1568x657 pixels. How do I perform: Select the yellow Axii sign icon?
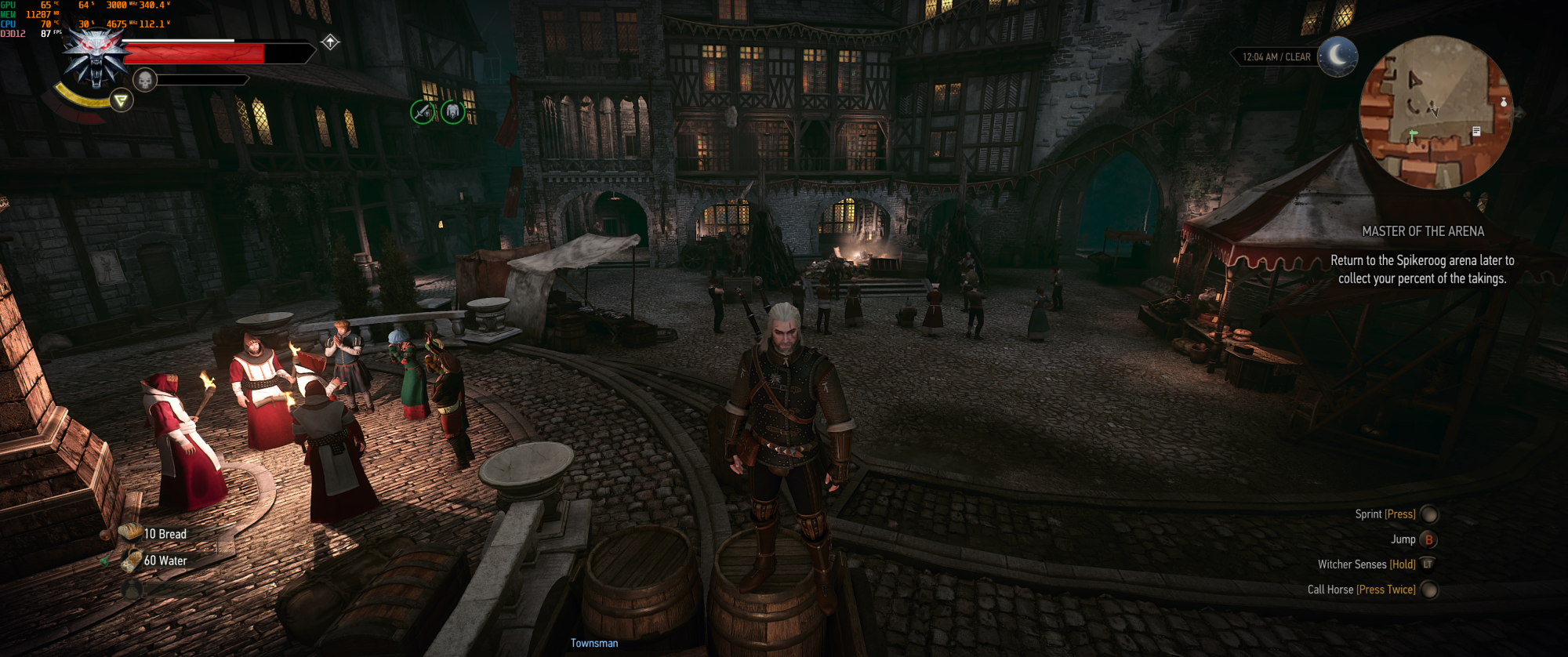(x=121, y=100)
